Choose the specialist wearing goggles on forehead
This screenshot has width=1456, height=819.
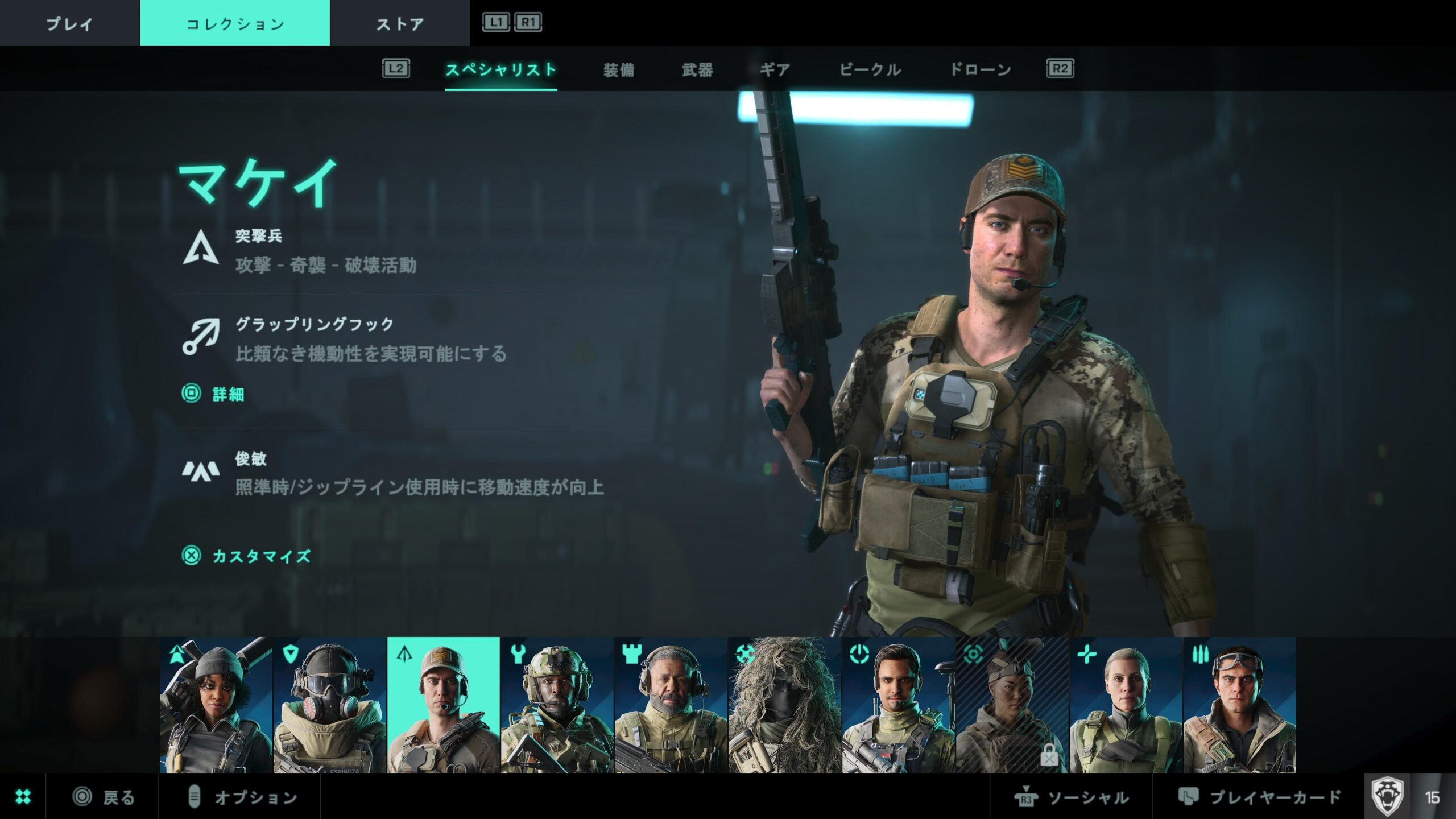coord(1240,705)
